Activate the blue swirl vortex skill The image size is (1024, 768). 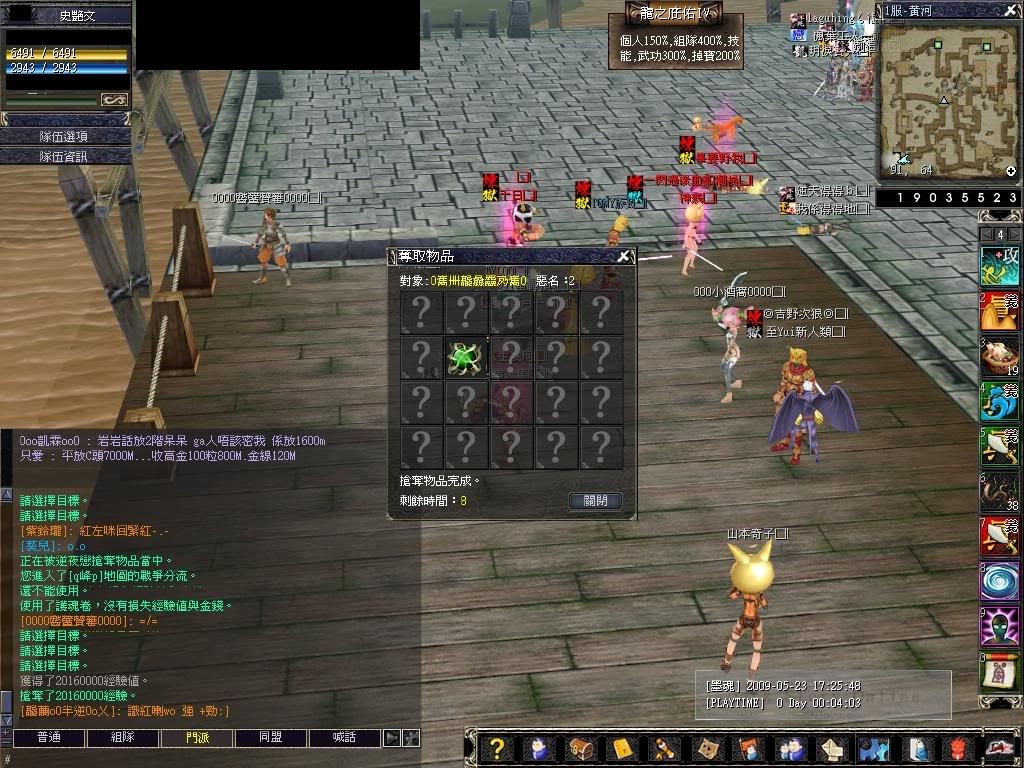pyautogui.click(x=1000, y=582)
